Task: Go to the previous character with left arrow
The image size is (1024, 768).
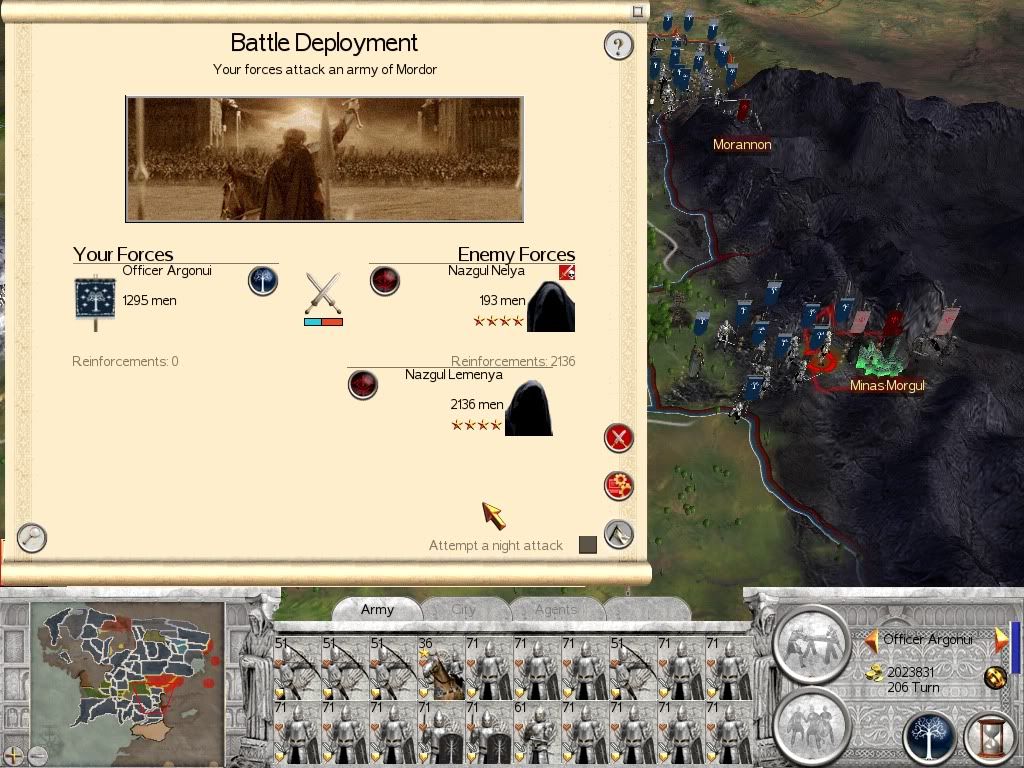Action: pos(872,639)
